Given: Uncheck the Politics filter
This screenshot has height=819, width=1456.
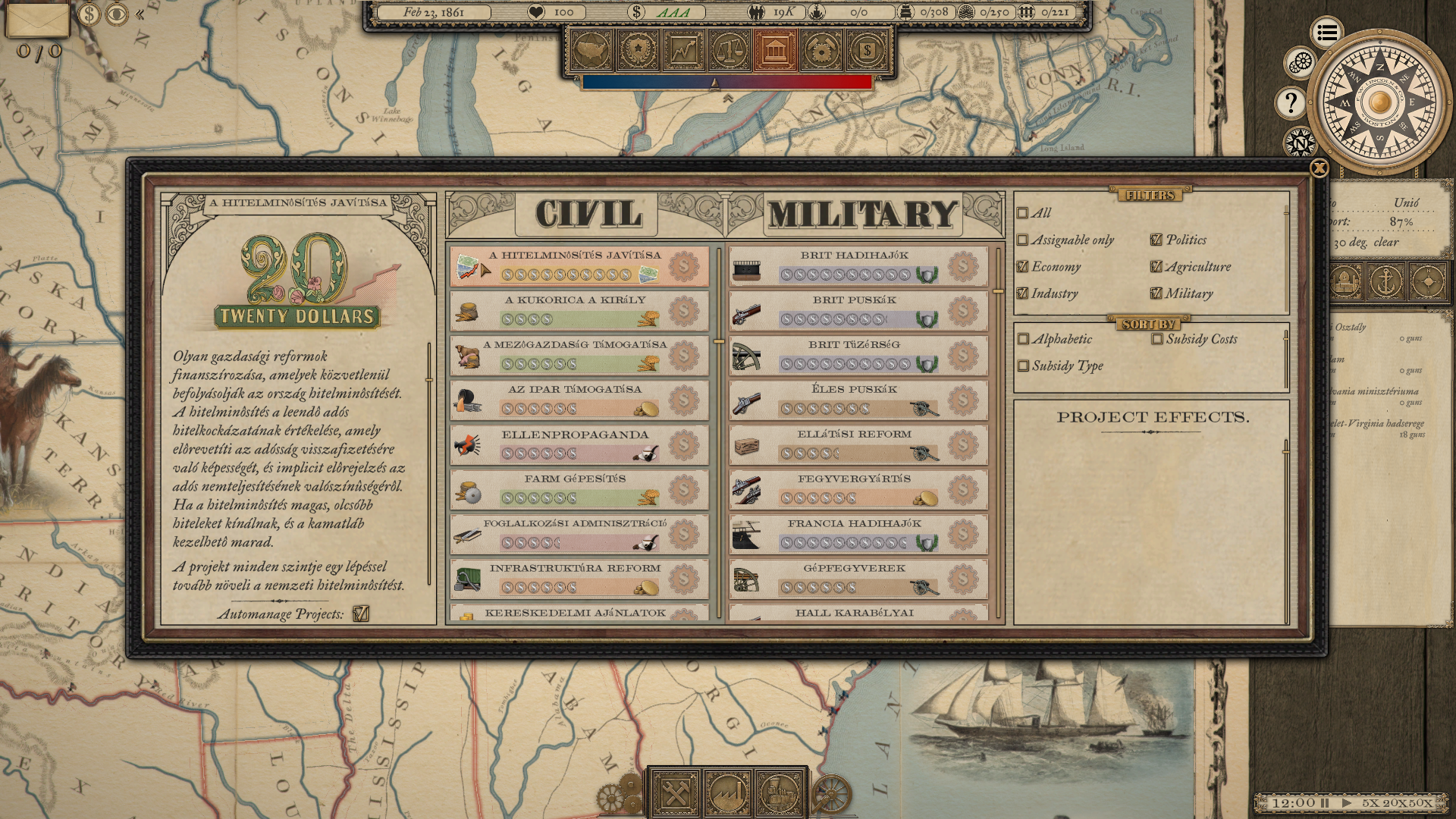Looking at the screenshot, I should [1156, 240].
